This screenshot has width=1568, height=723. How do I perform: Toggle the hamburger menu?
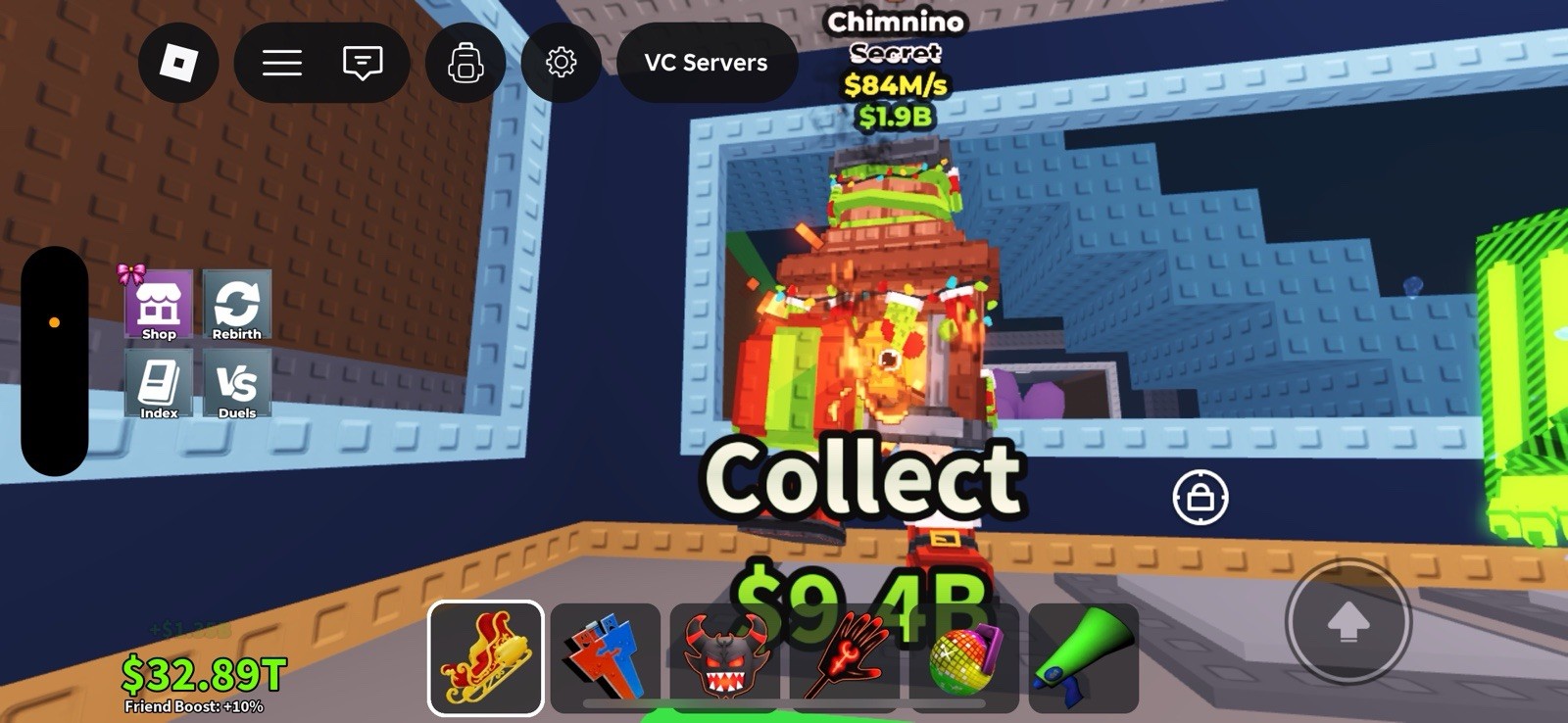click(x=282, y=63)
